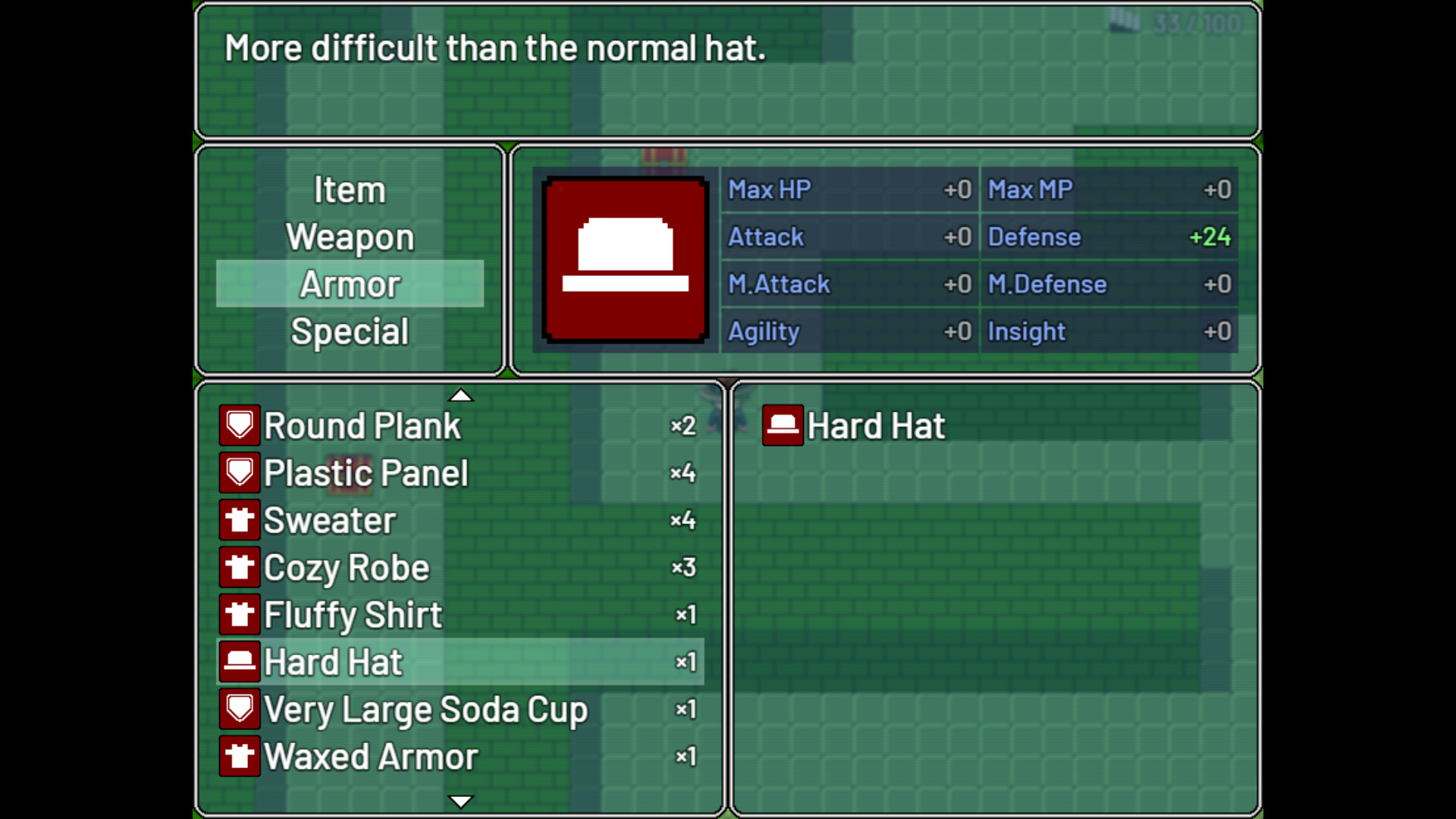Click the armor icon beside Fluffy Shirt
Screen dimensions: 1456x819
click(239, 614)
